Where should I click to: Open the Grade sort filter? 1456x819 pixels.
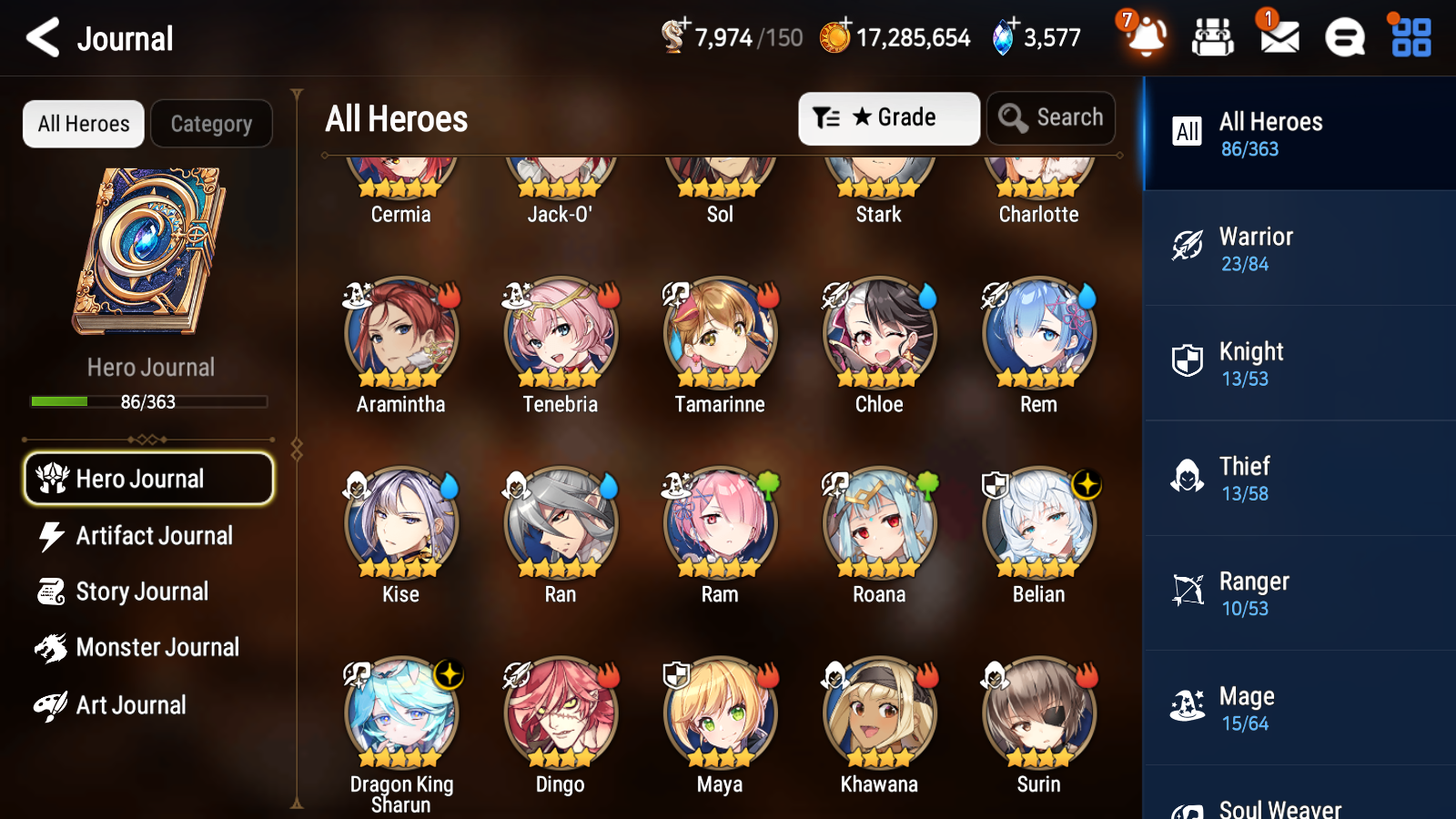click(888, 117)
